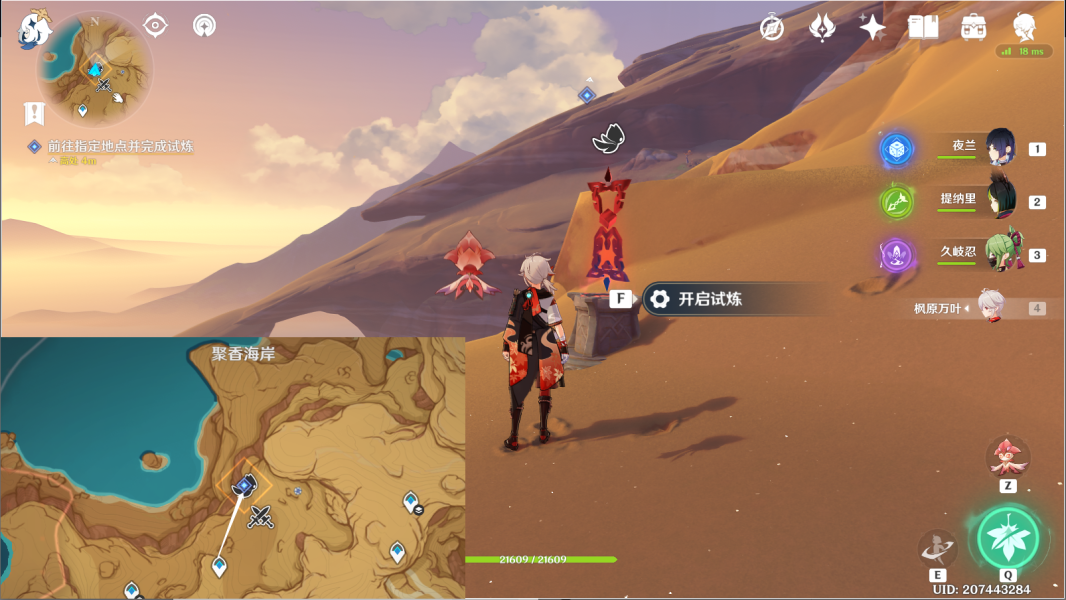Select the tracked quest objective 前往指定地点并完成试炼
Image resolution: width=1066 pixels, height=600 pixels.
(120, 147)
